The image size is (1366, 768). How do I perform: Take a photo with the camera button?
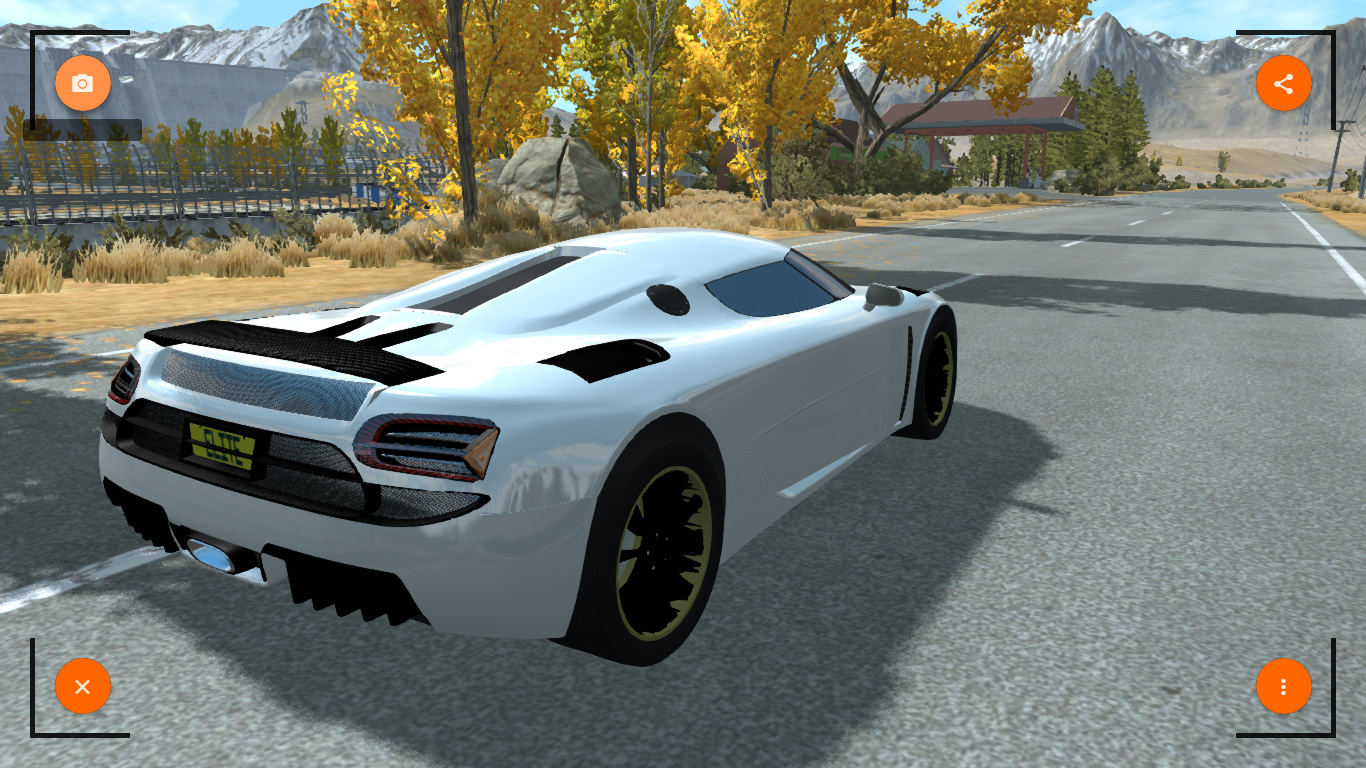[83, 84]
